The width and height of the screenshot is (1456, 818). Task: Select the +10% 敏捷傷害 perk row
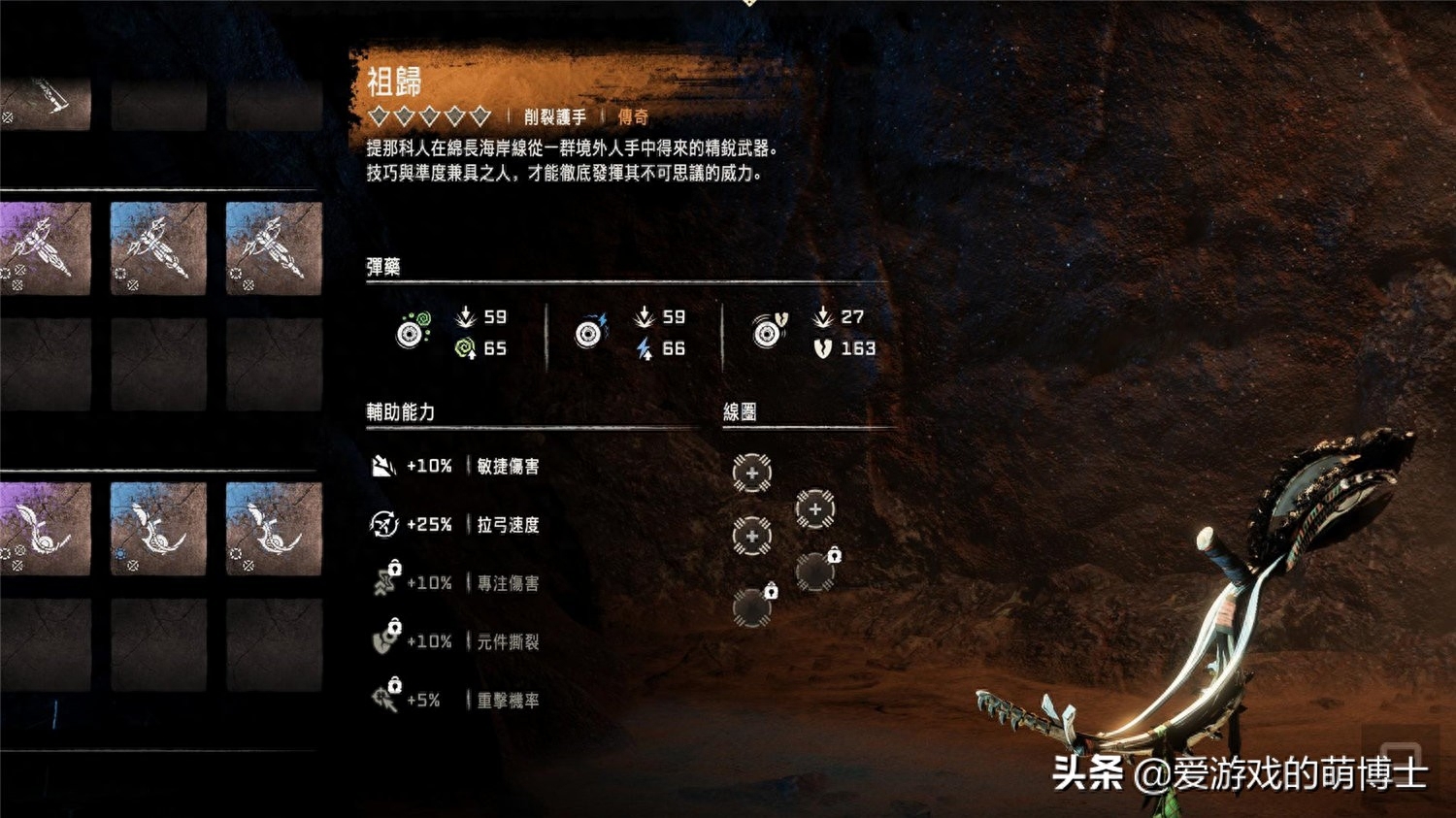456,467
